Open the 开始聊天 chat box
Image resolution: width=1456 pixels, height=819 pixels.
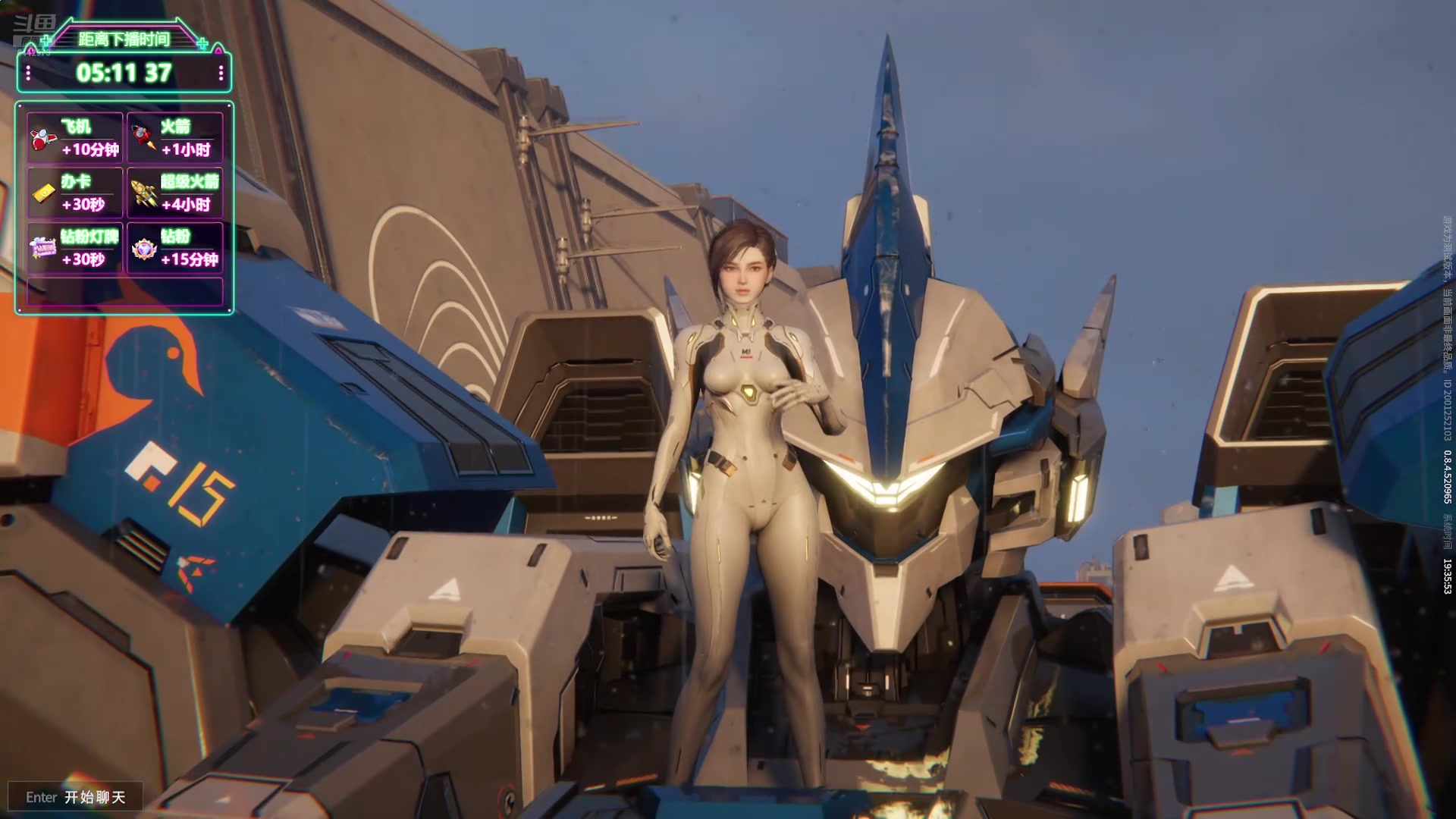76,797
